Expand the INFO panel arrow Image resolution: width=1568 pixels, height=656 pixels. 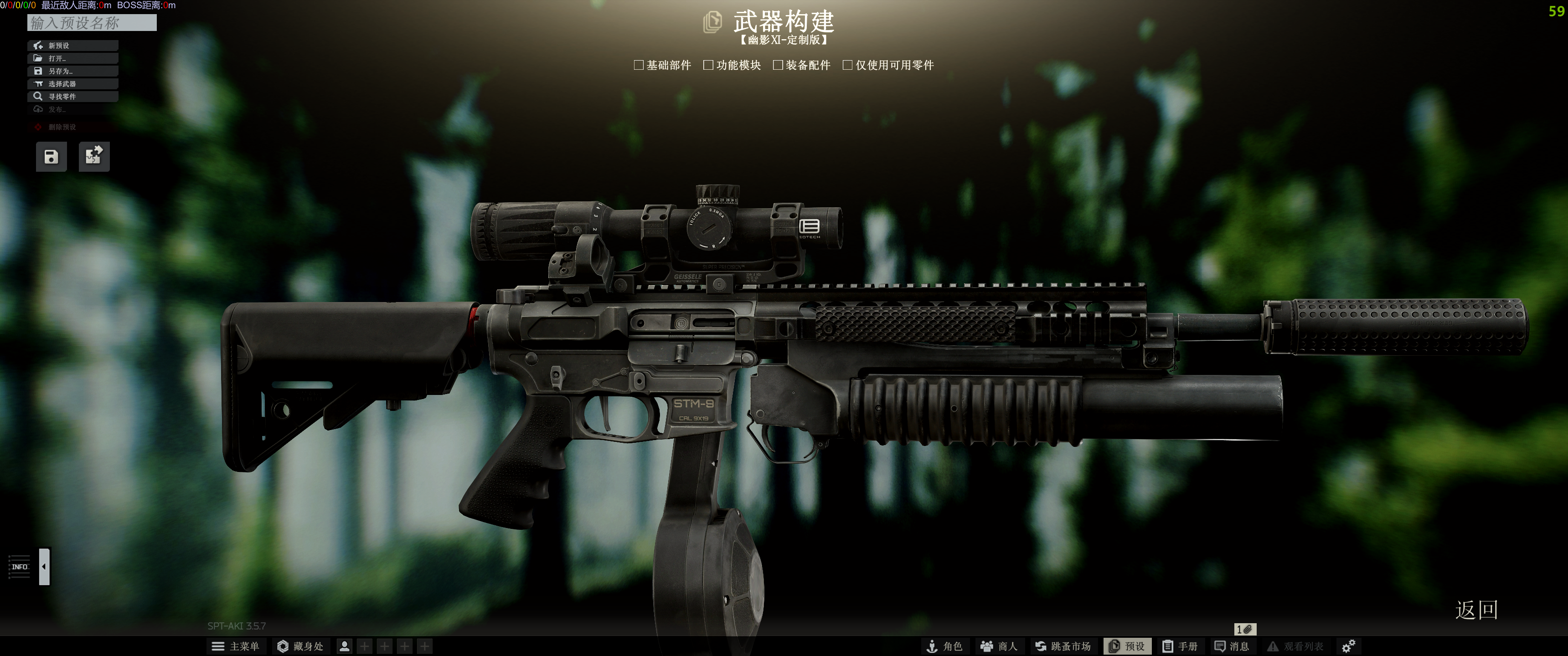click(x=44, y=567)
